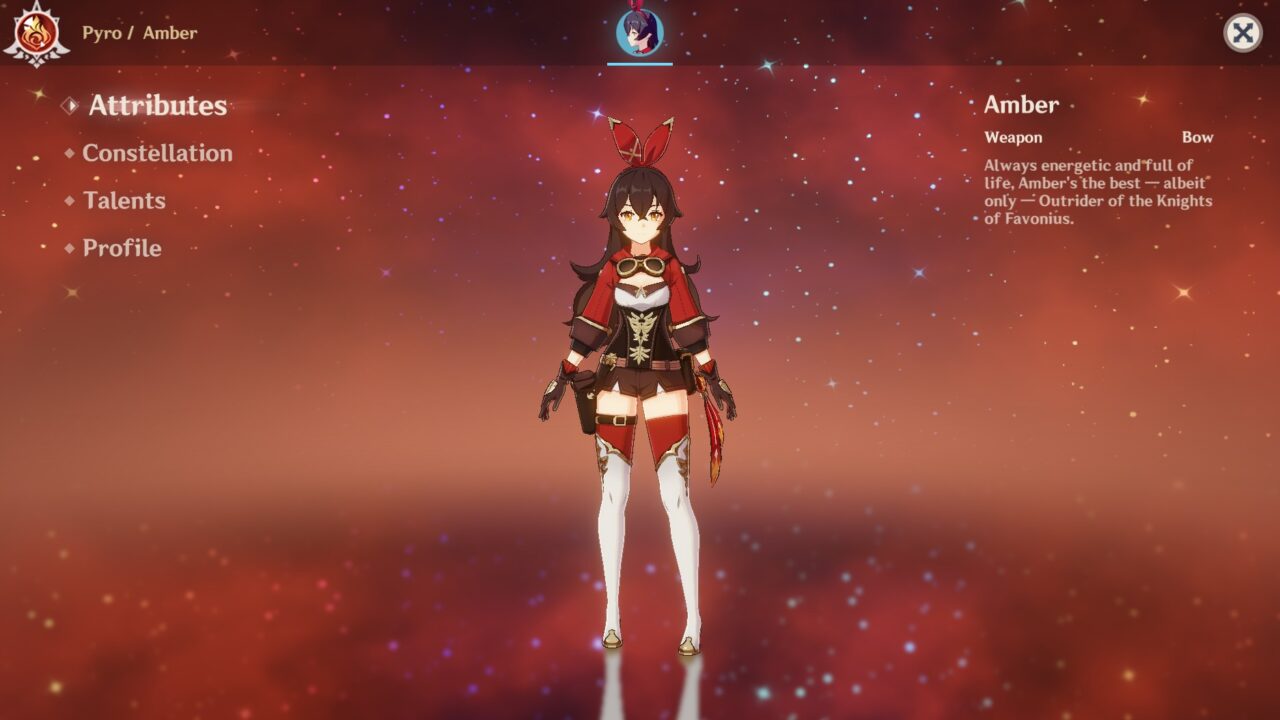Click the X close icon top-right
This screenshot has height=720, width=1280.
coord(1243,31)
